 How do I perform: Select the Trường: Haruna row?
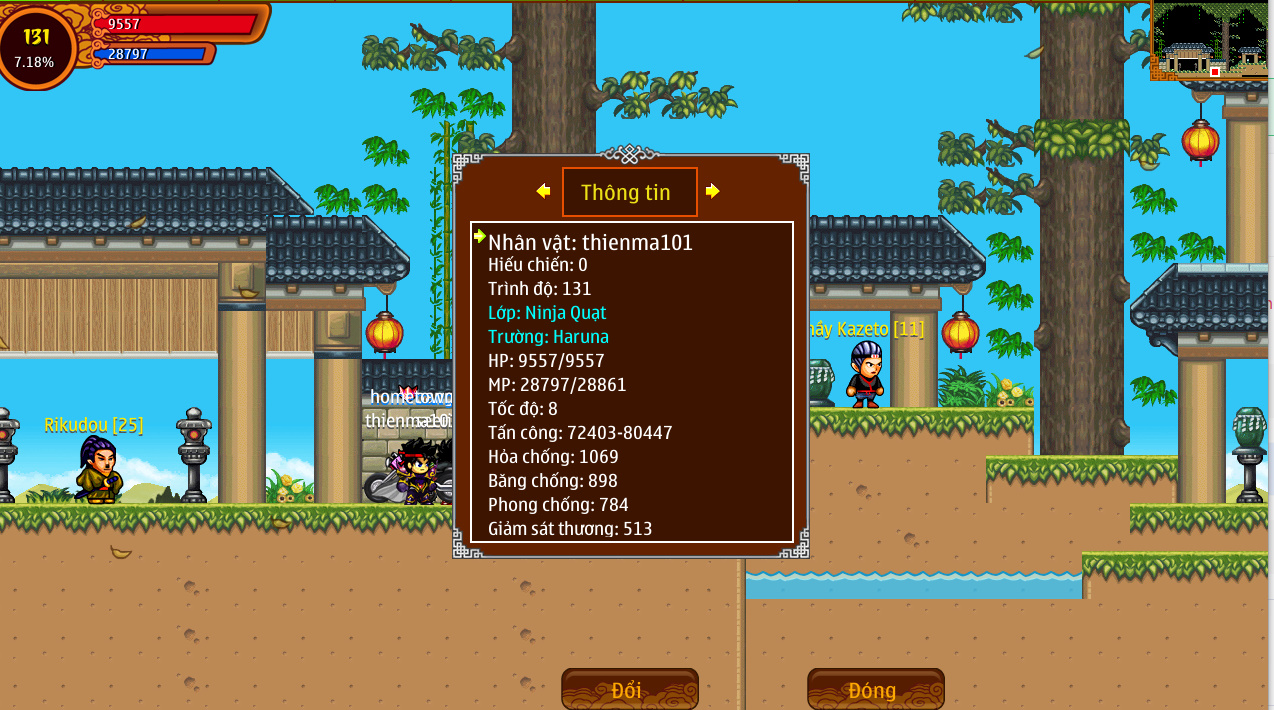click(548, 337)
